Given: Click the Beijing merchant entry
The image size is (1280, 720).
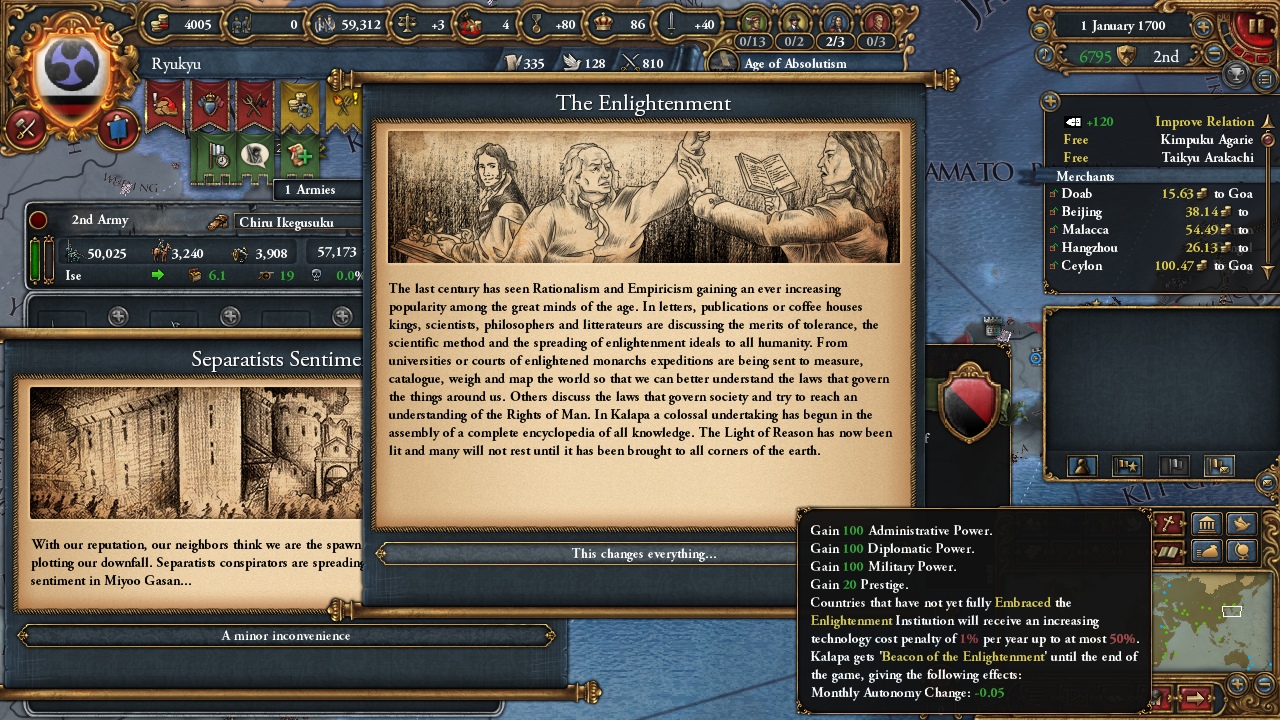Looking at the screenshot, I should pyautogui.click(x=1082, y=212).
